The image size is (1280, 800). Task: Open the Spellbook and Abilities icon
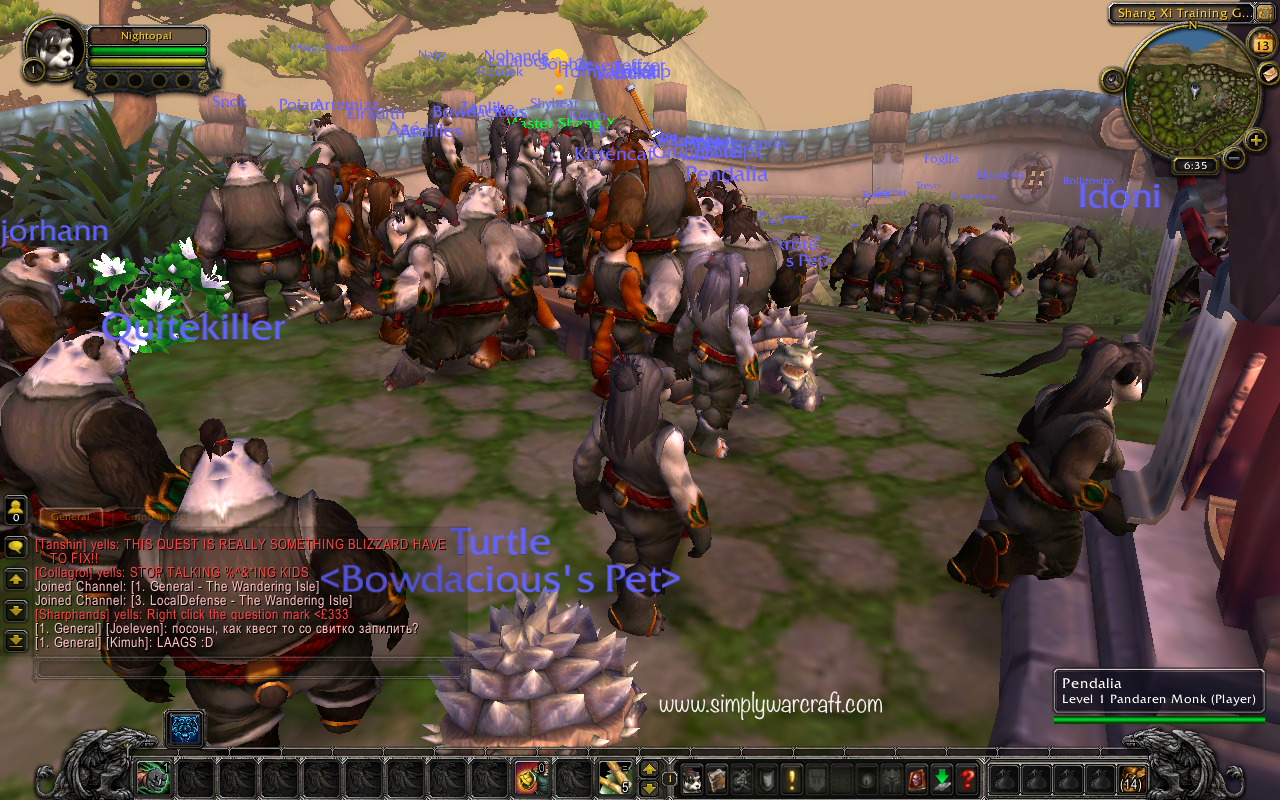pyautogui.click(x=717, y=779)
